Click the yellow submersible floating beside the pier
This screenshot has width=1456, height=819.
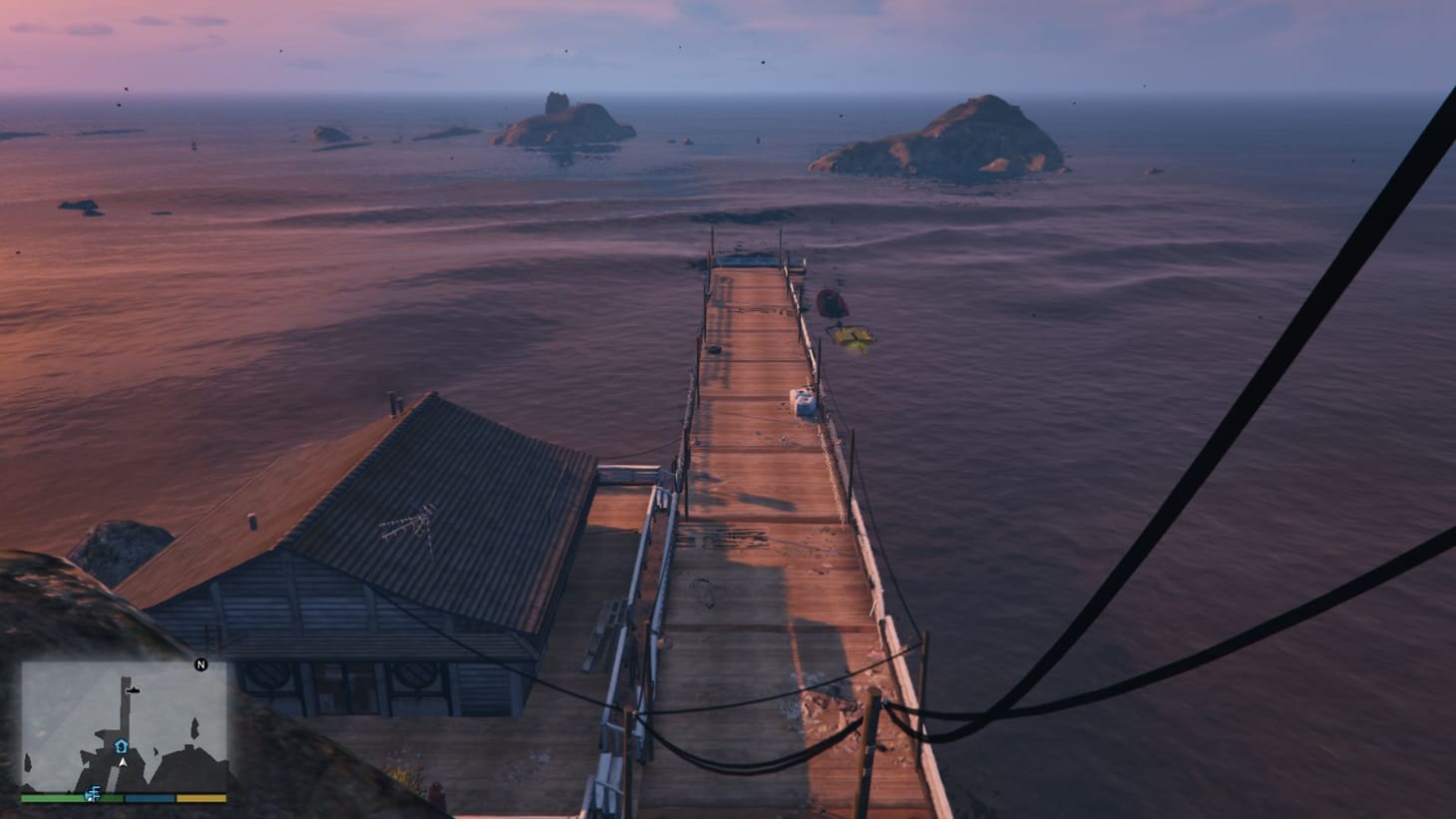coord(850,336)
